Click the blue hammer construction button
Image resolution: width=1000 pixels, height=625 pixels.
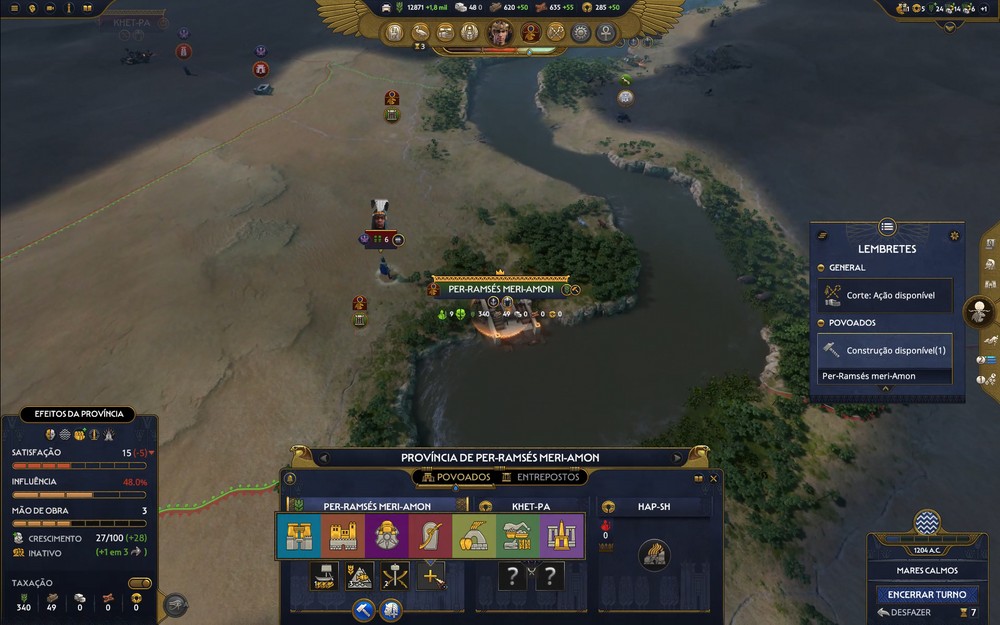pyautogui.click(x=362, y=609)
